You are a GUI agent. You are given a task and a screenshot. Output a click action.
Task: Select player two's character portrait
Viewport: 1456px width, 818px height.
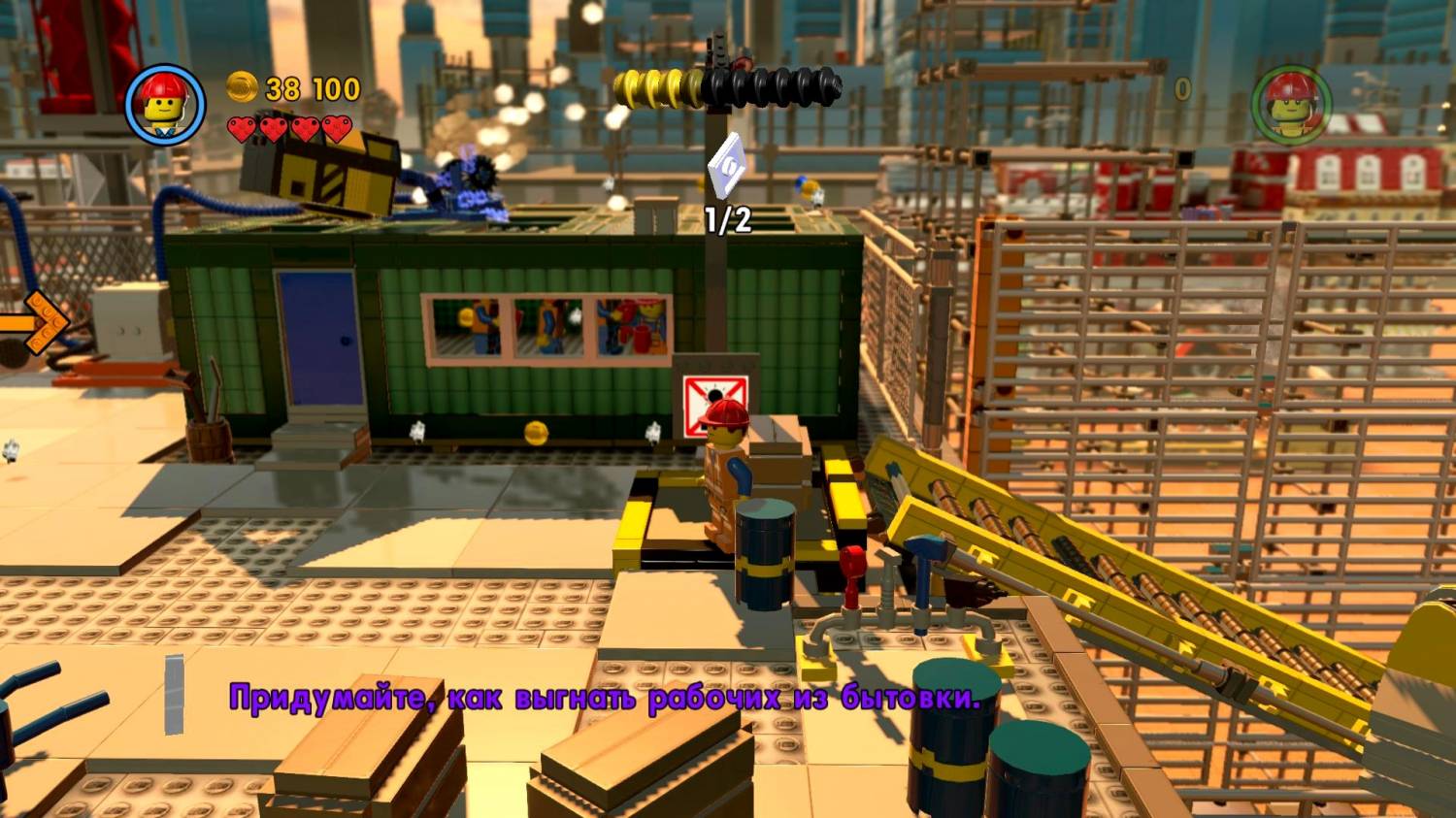pos(1291,105)
